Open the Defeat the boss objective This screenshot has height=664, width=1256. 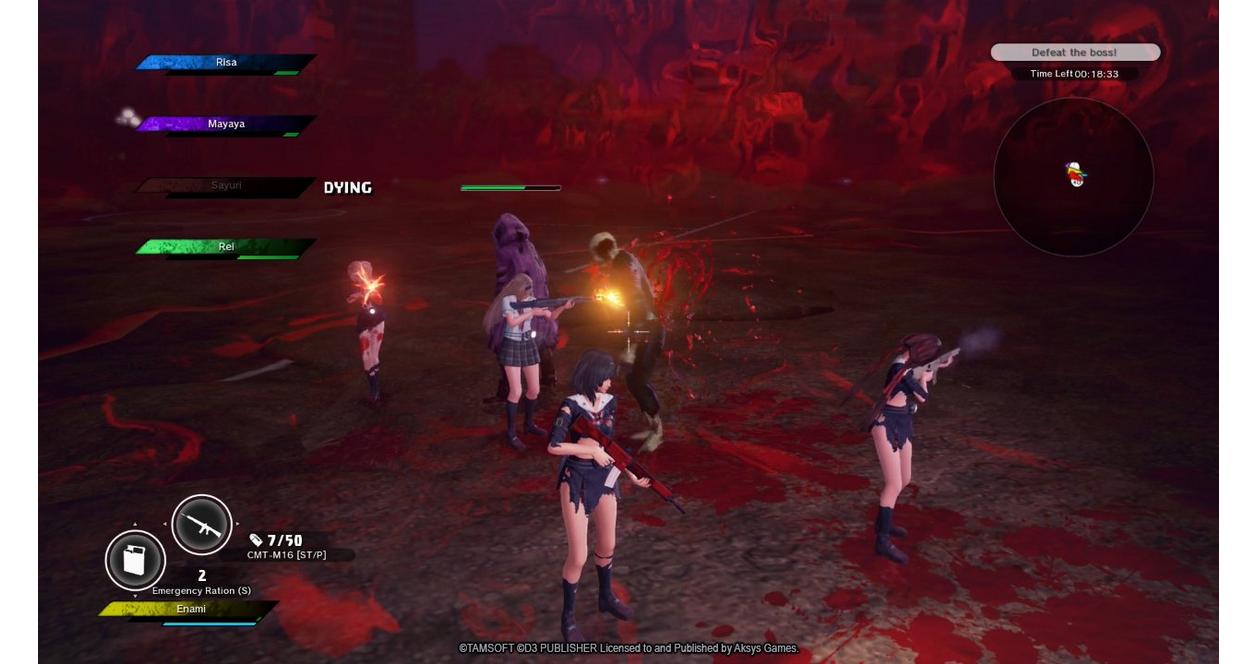(x=1075, y=52)
